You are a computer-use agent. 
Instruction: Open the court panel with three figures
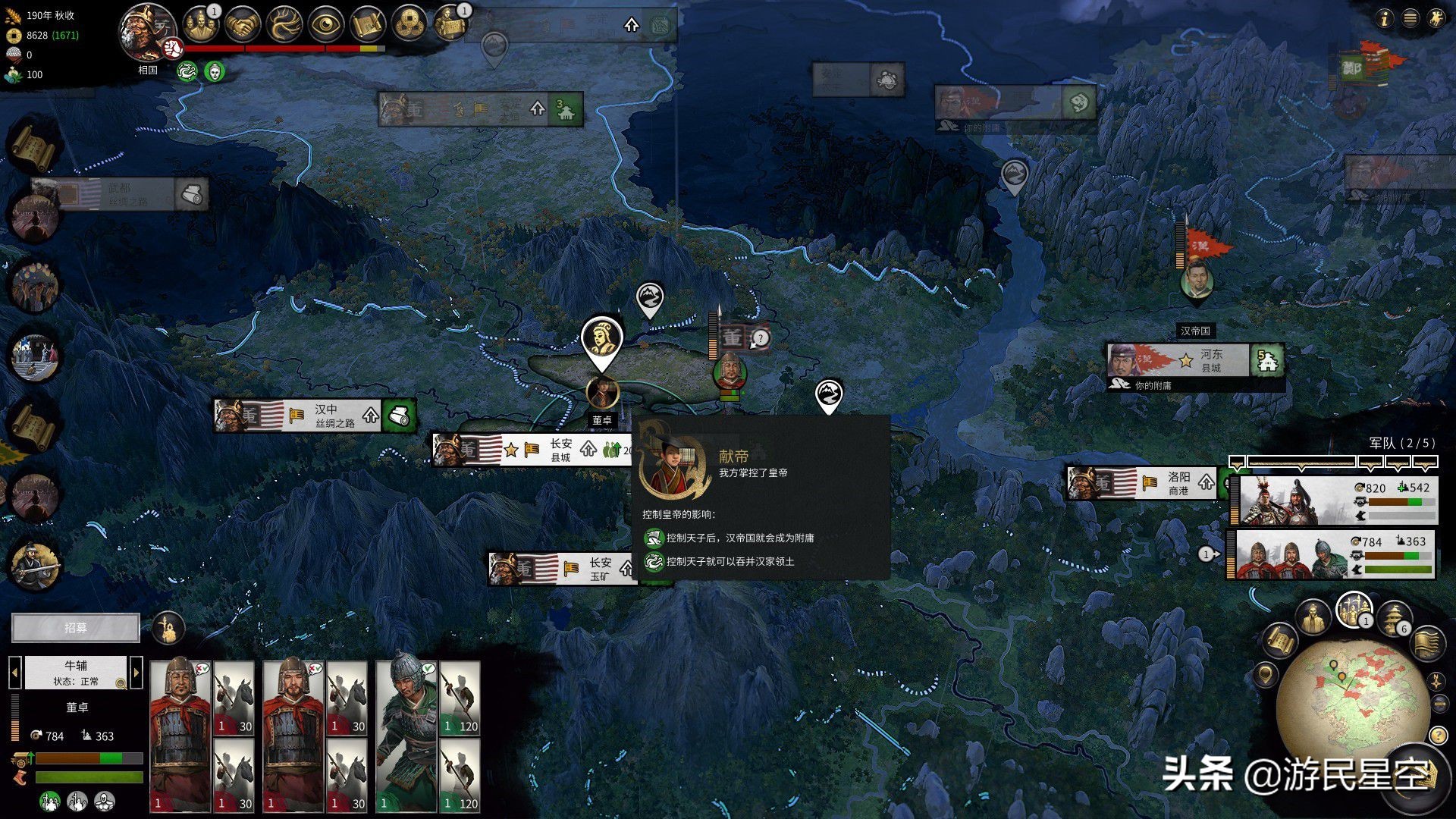(199, 24)
